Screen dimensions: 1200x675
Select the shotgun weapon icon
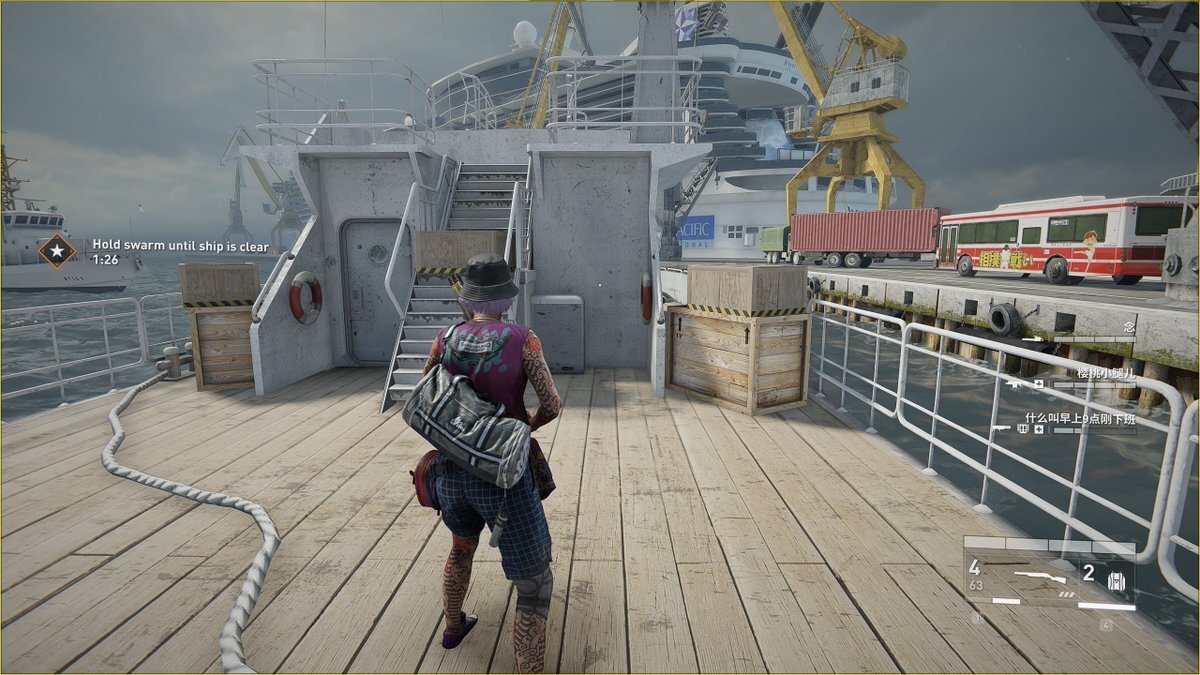coord(1038,576)
